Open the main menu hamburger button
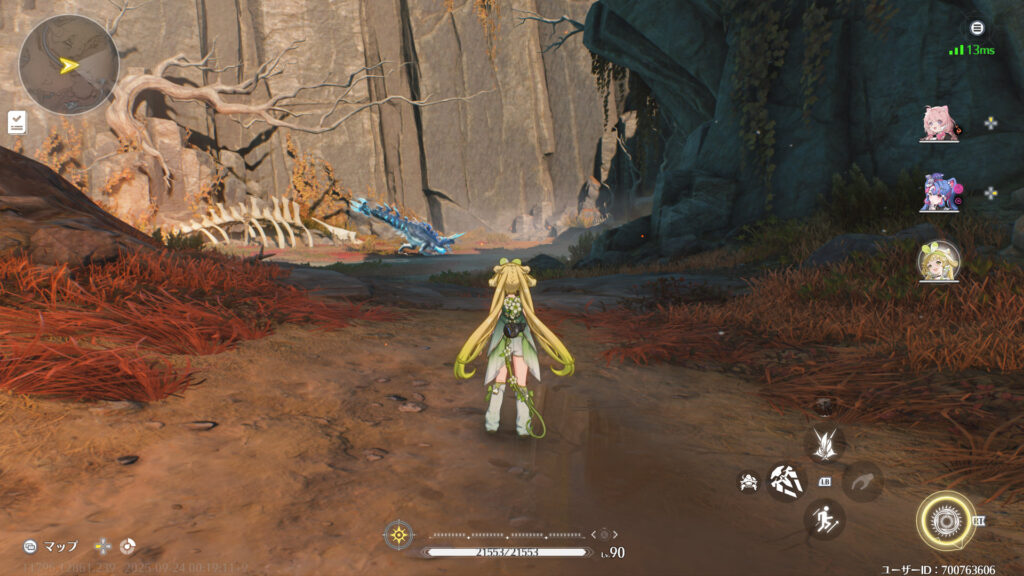The image size is (1024, 576). point(976,28)
